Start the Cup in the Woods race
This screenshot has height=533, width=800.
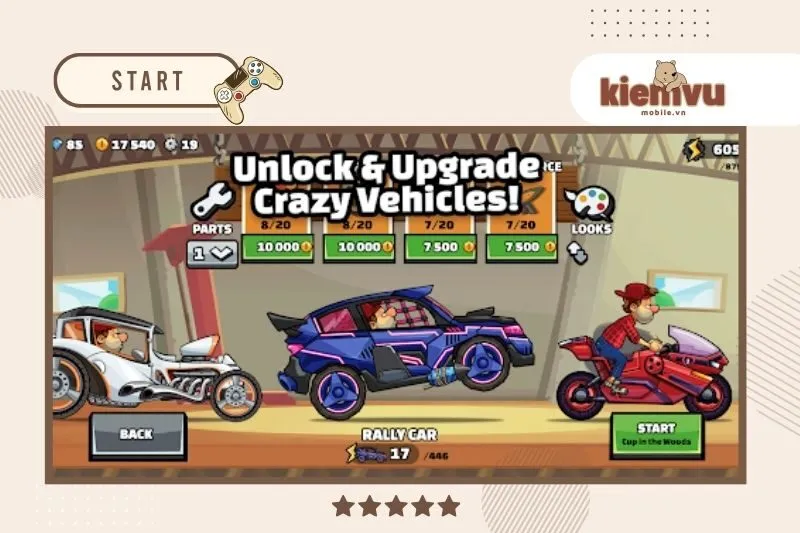click(x=656, y=434)
